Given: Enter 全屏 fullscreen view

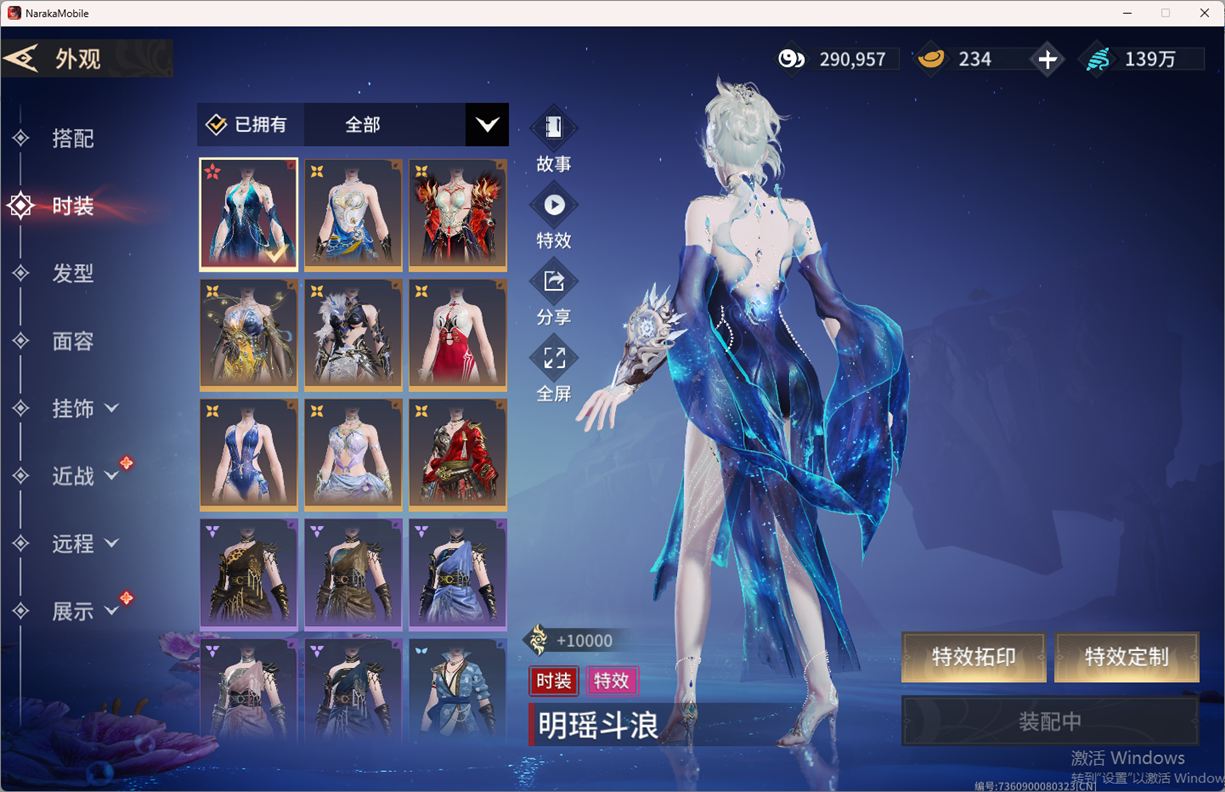Looking at the screenshot, I should tap(553, 370).
